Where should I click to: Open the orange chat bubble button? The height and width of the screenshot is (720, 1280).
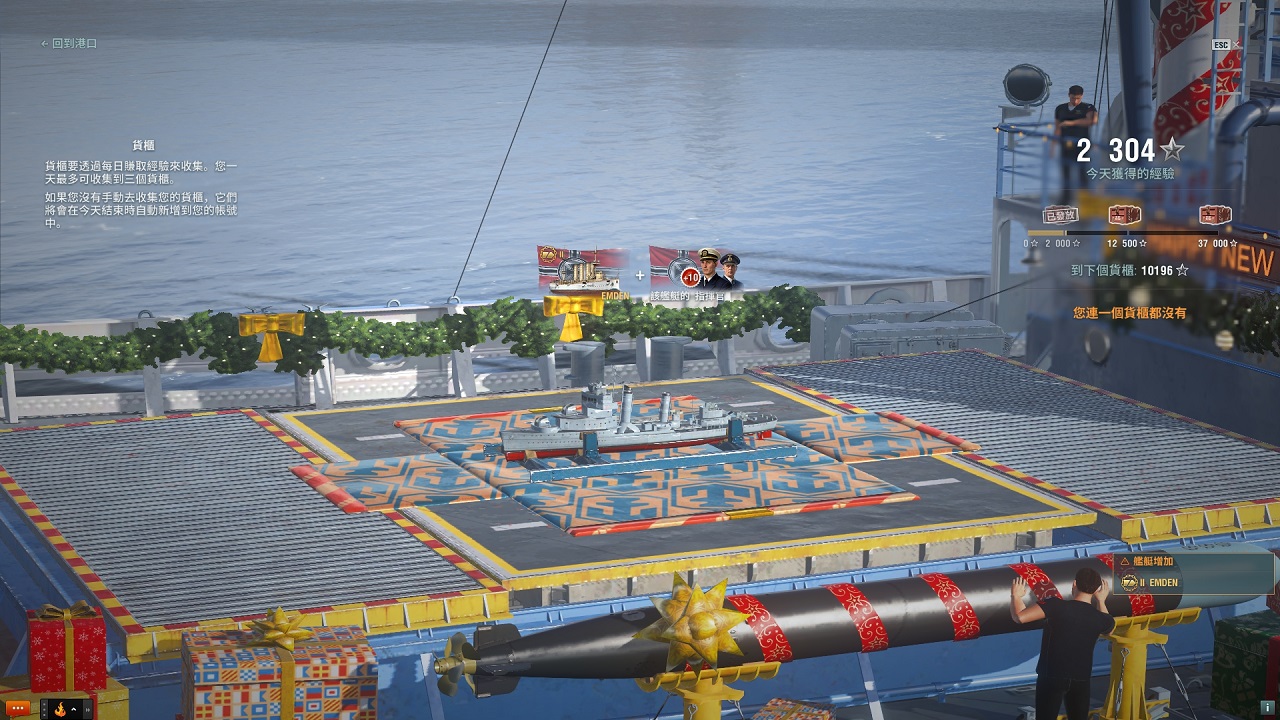point(18,709)
